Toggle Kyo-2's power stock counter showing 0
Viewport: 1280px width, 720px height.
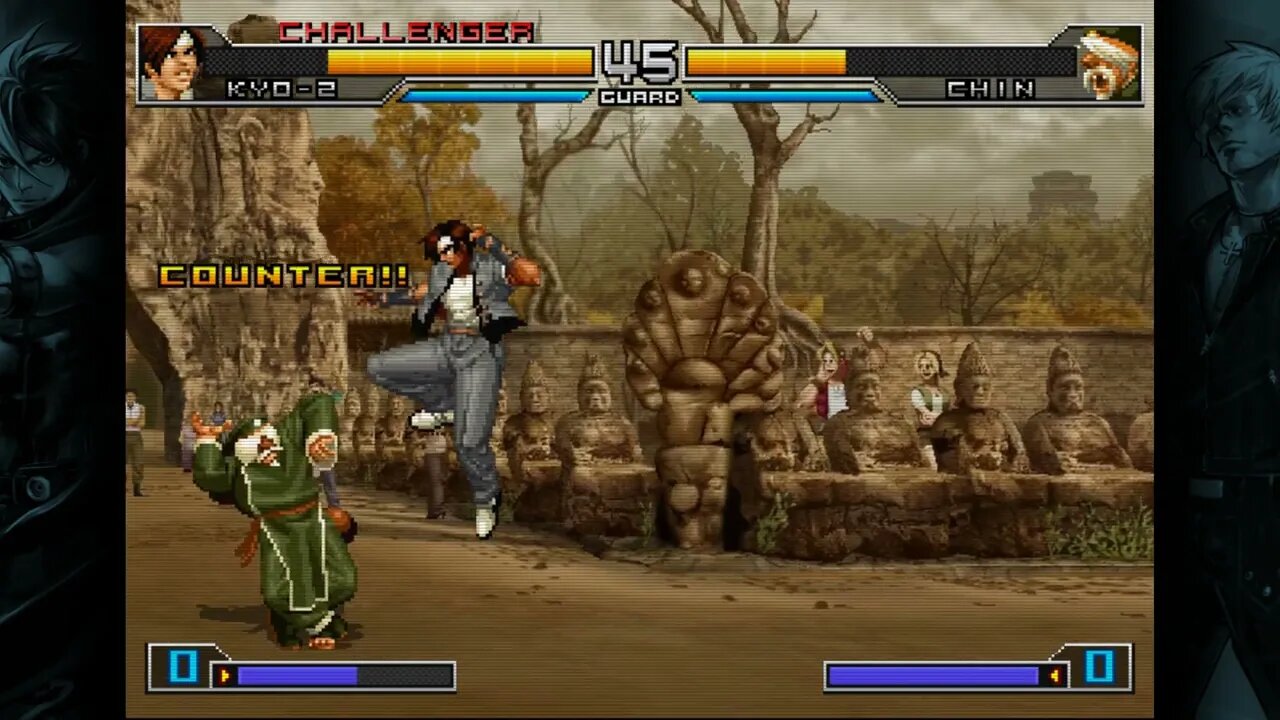(182, 670)
